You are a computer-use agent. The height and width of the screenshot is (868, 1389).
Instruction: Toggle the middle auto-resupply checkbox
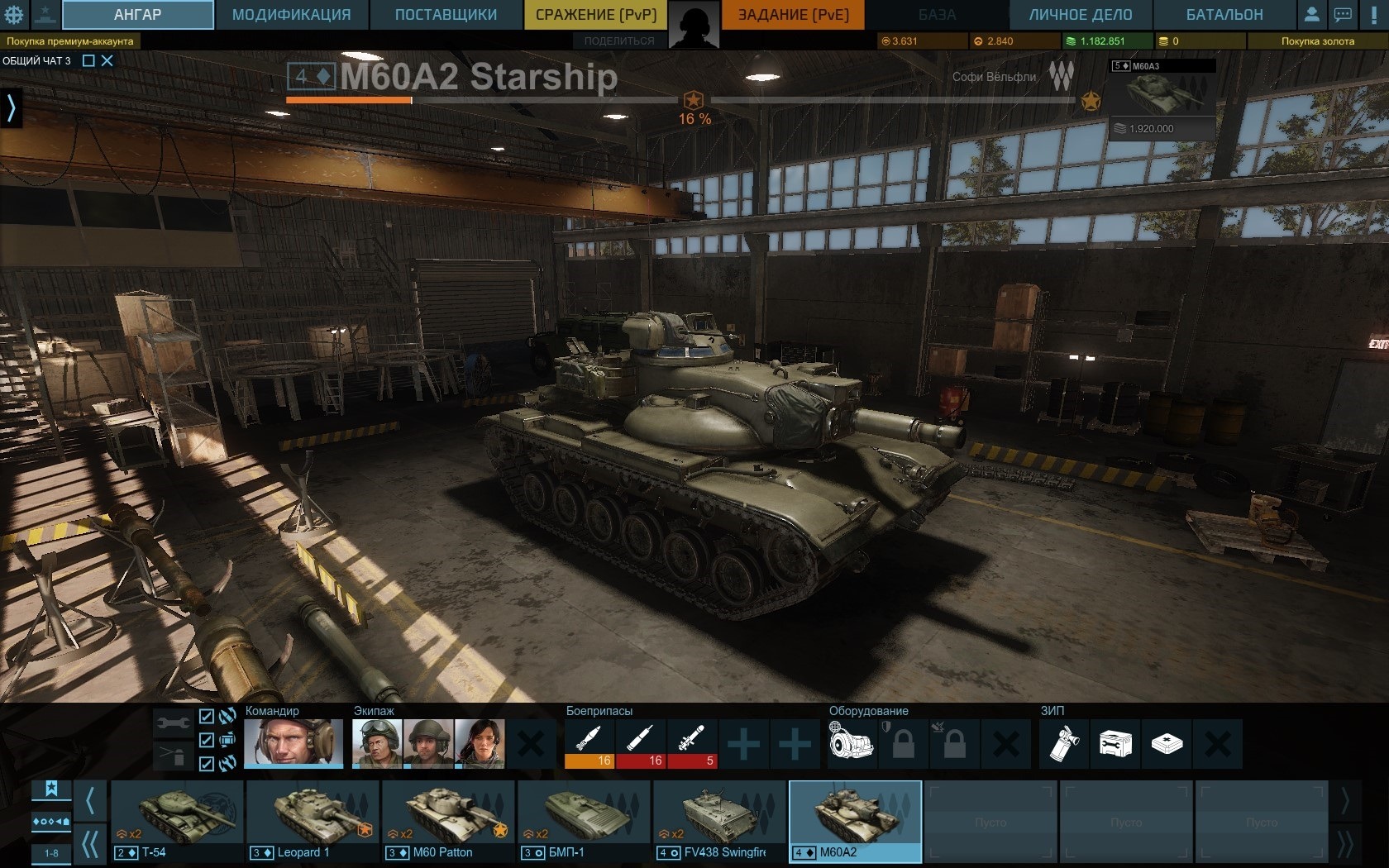(206, 741)
